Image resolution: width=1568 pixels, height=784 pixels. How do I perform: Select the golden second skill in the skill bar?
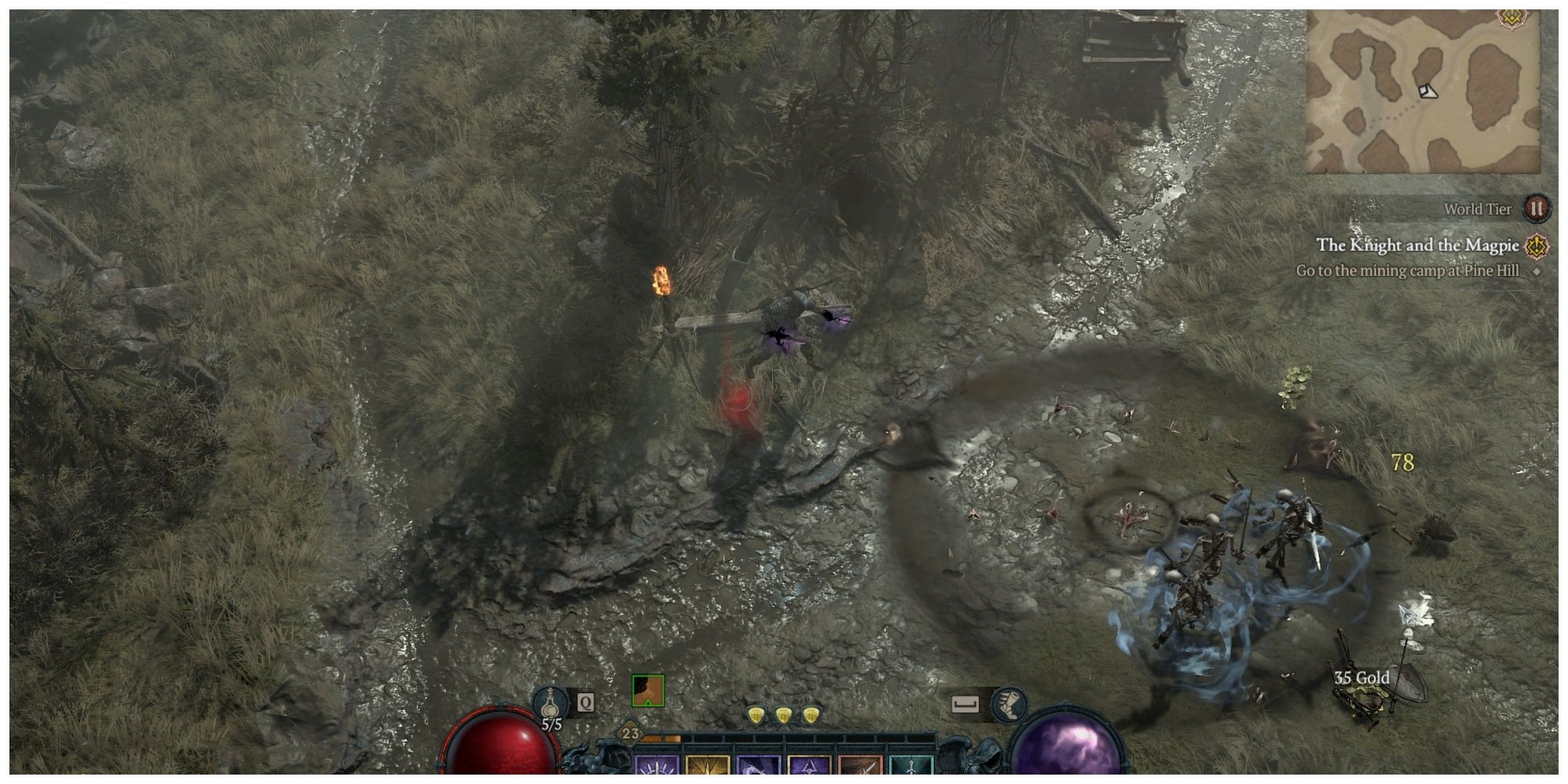click(707, 772)
